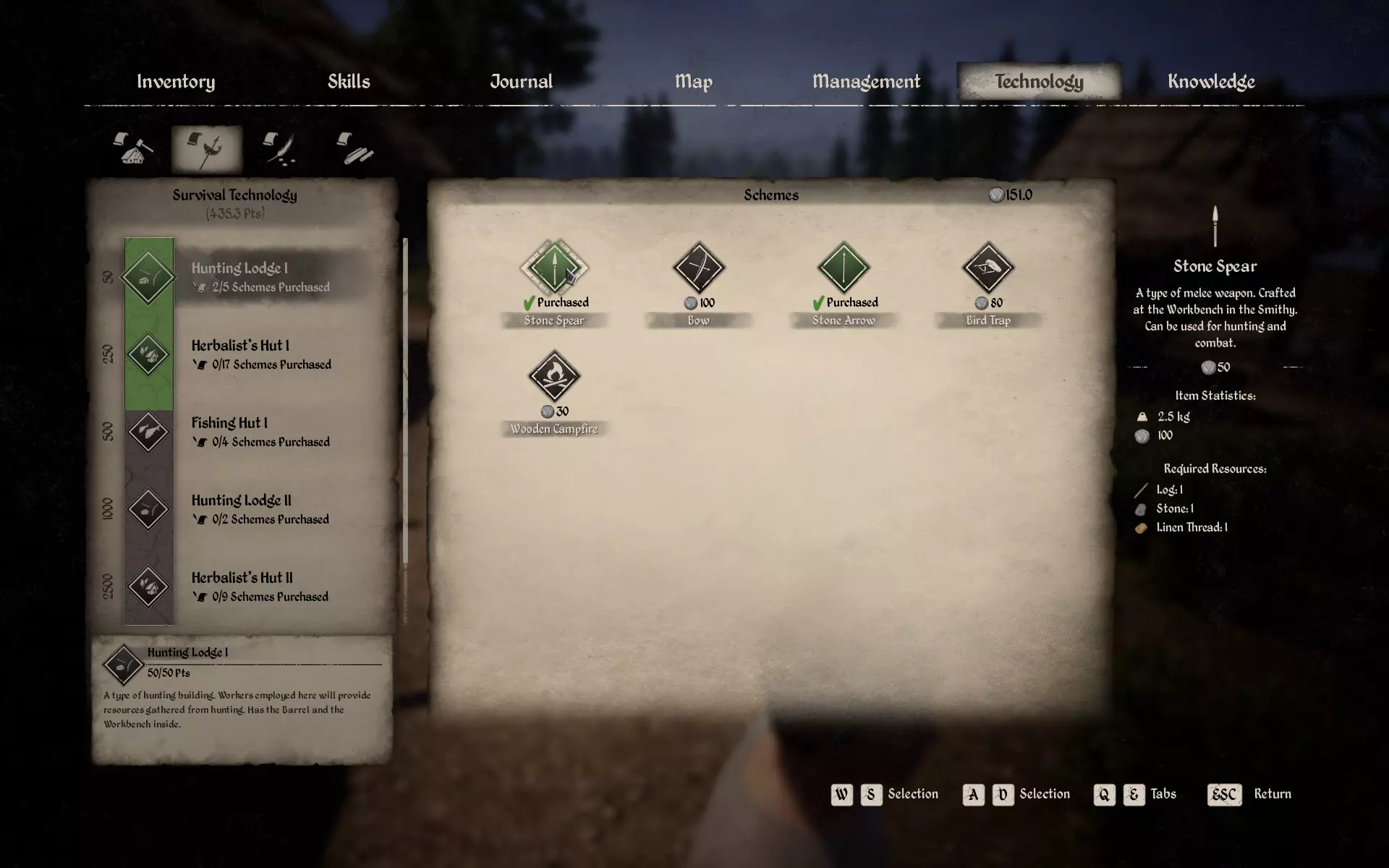Select the axe and tent technology category
This screenshot has width=1389, height=868.
133,149
